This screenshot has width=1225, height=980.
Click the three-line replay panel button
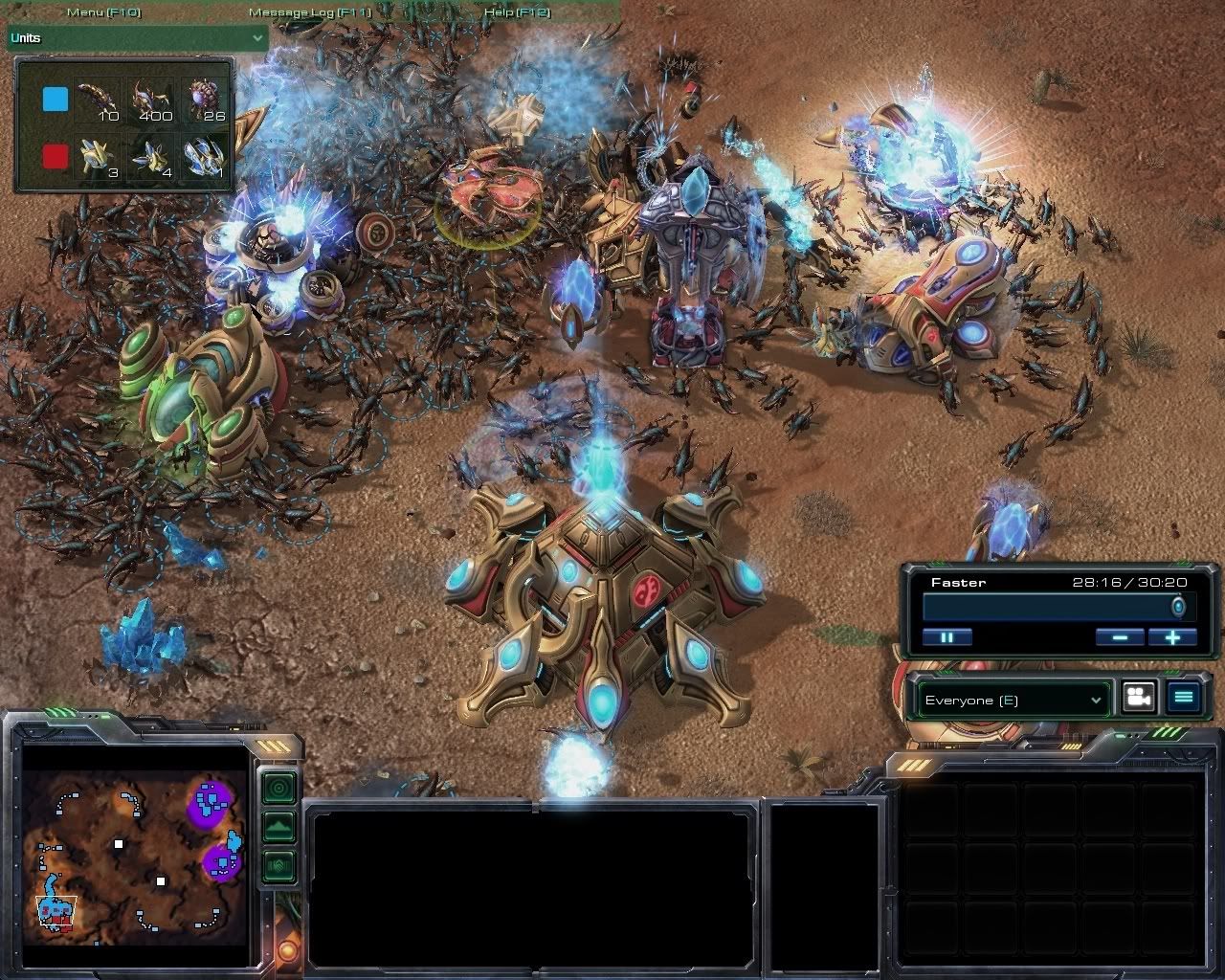click(x=1183, y=698)
